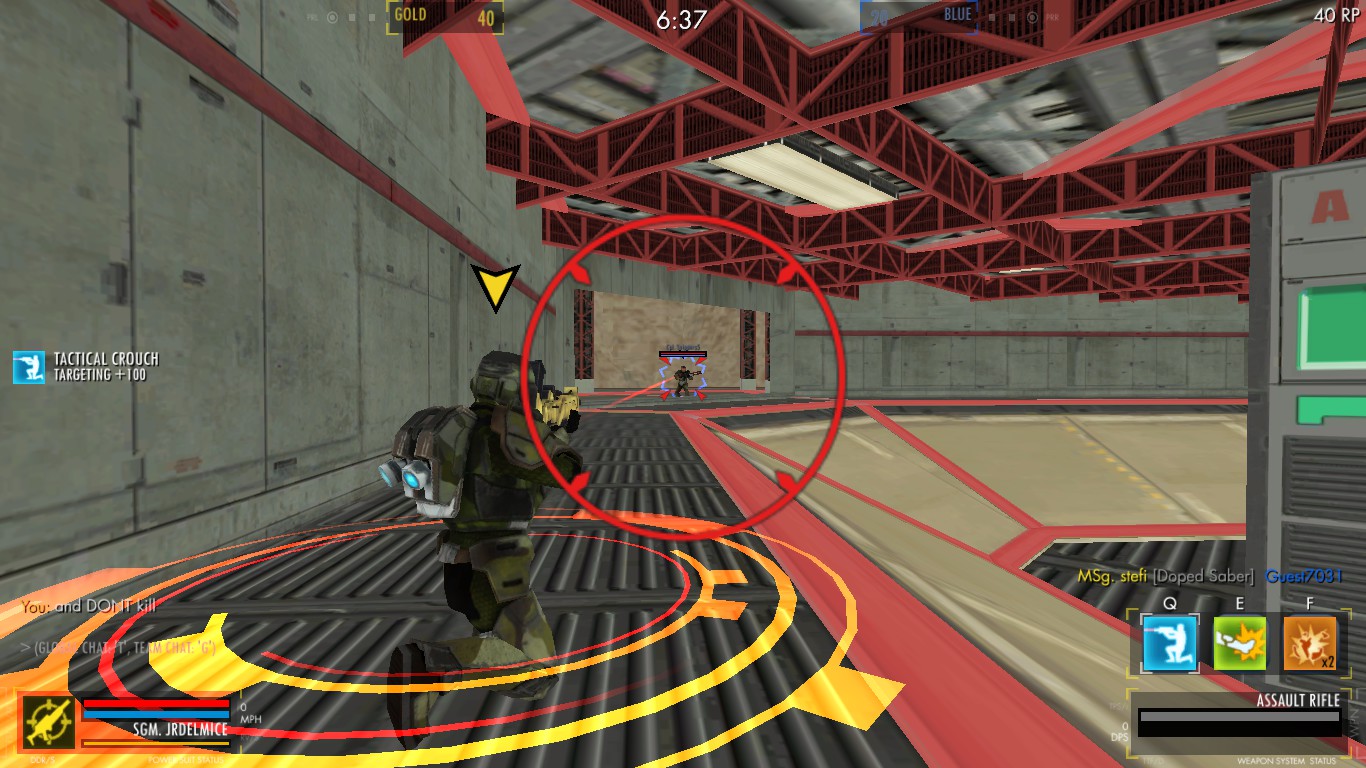Toggle the PRL indicator near the GOLD score

click(312, 17)
